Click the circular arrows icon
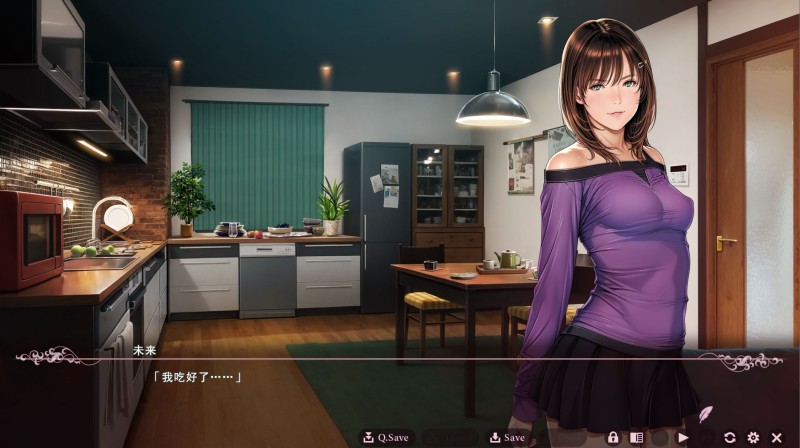 click(730, 437)
